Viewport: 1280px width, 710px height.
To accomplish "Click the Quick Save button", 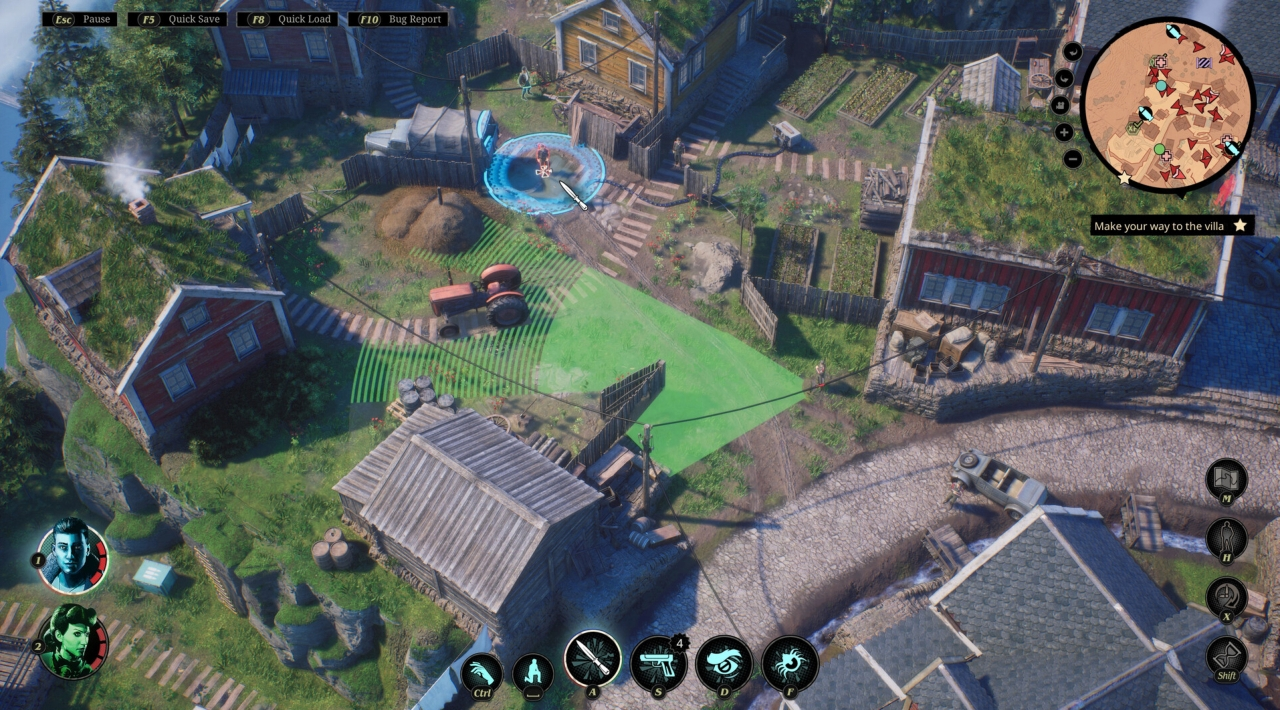I will [183, 19].
